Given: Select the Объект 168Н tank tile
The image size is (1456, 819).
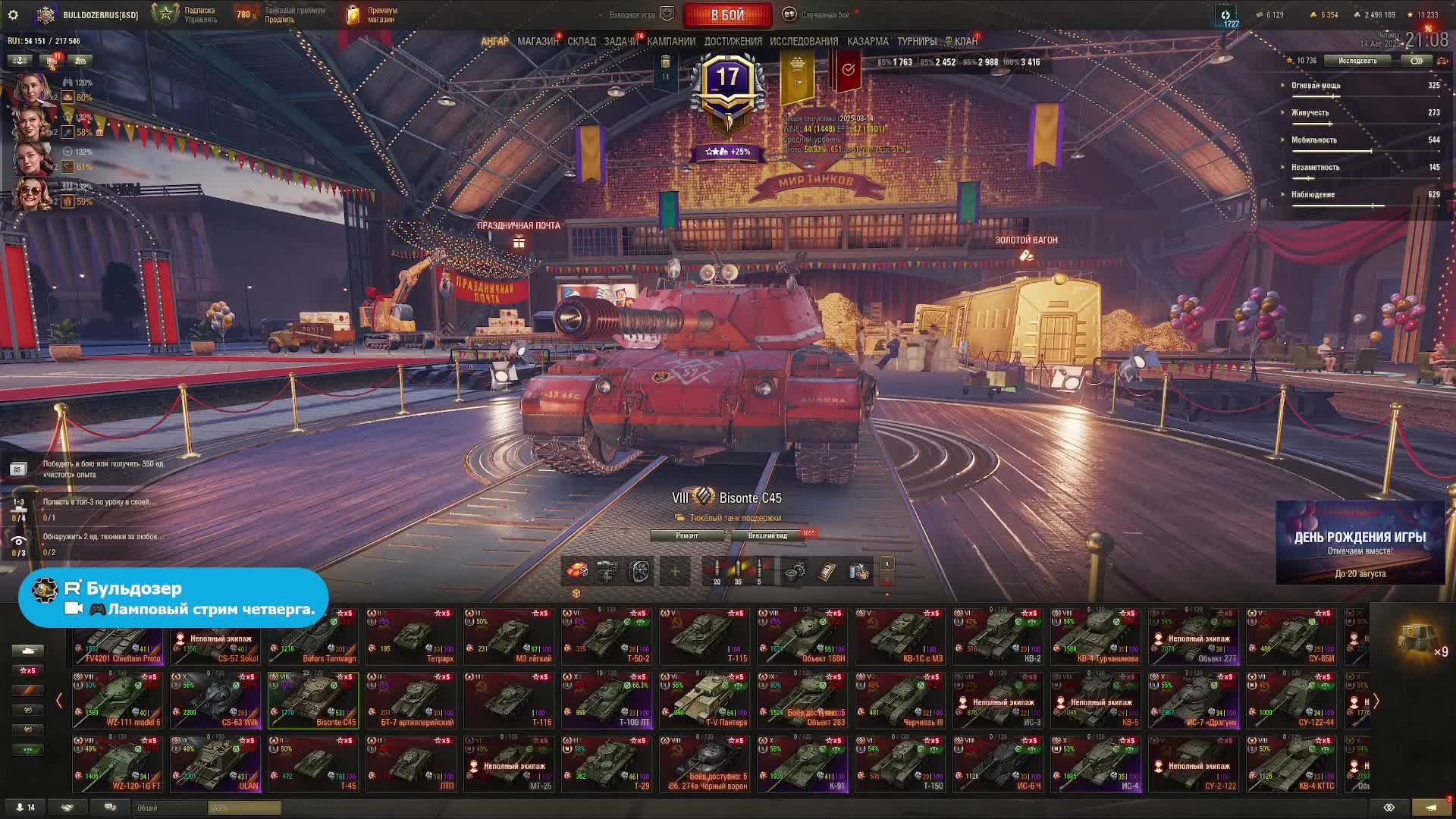Looking at the screenshot, I should click(x=802, y=636).
